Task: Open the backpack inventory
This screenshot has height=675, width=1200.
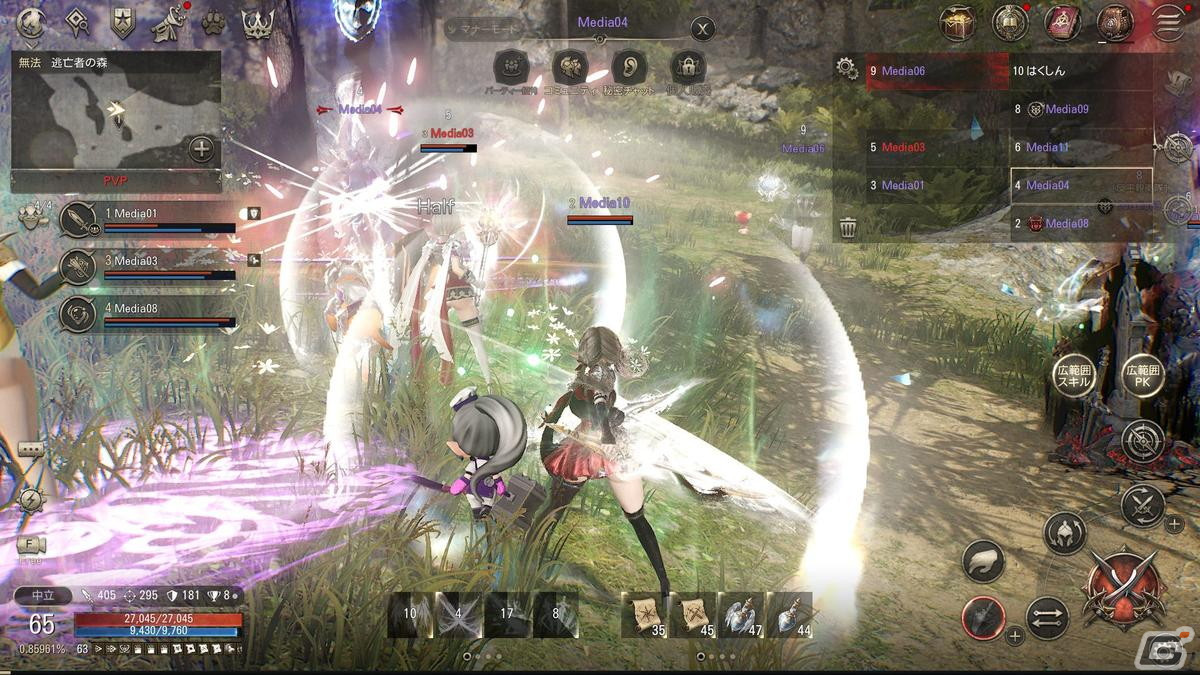Action: click(1114, 23)
